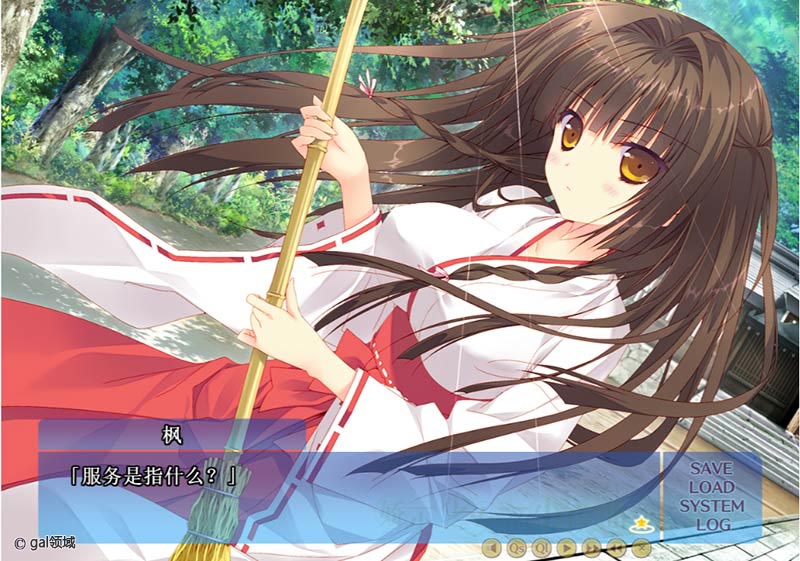
Task: Start auto-play with the single arrow button
Action: pyautogui.click(x=566, y=547)
